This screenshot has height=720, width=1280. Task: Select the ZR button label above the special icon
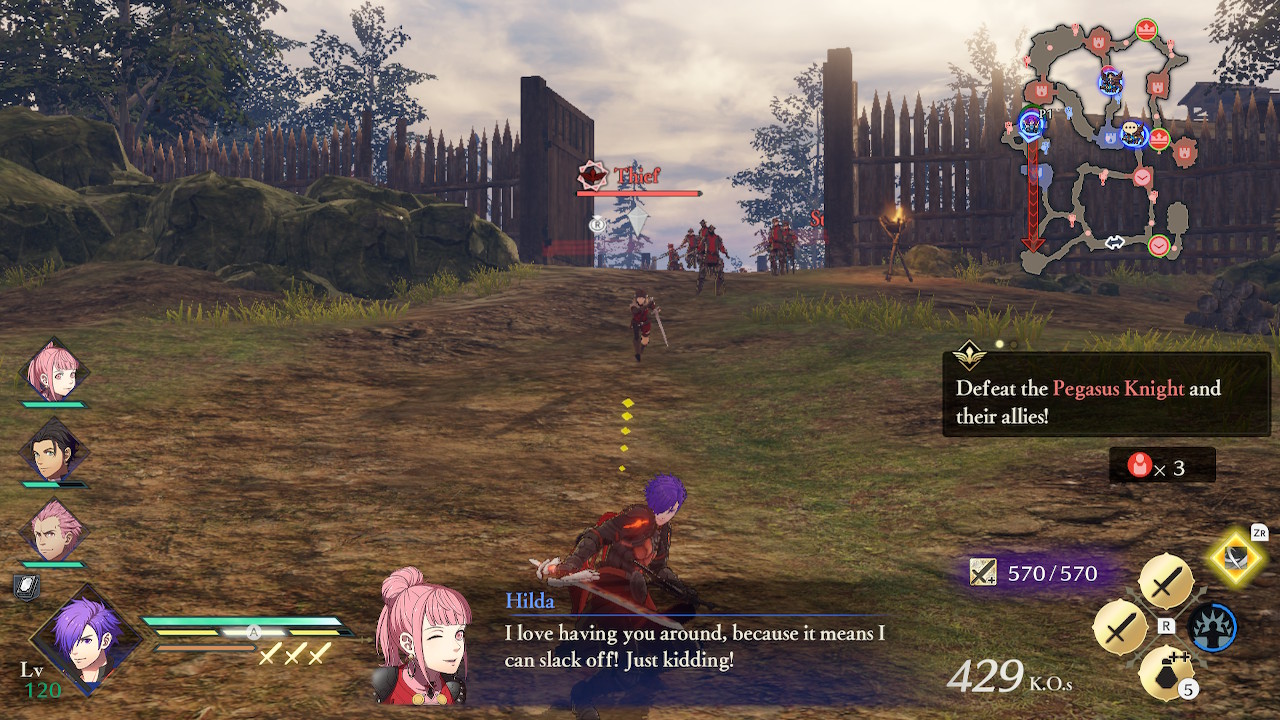click(1259, 532)
